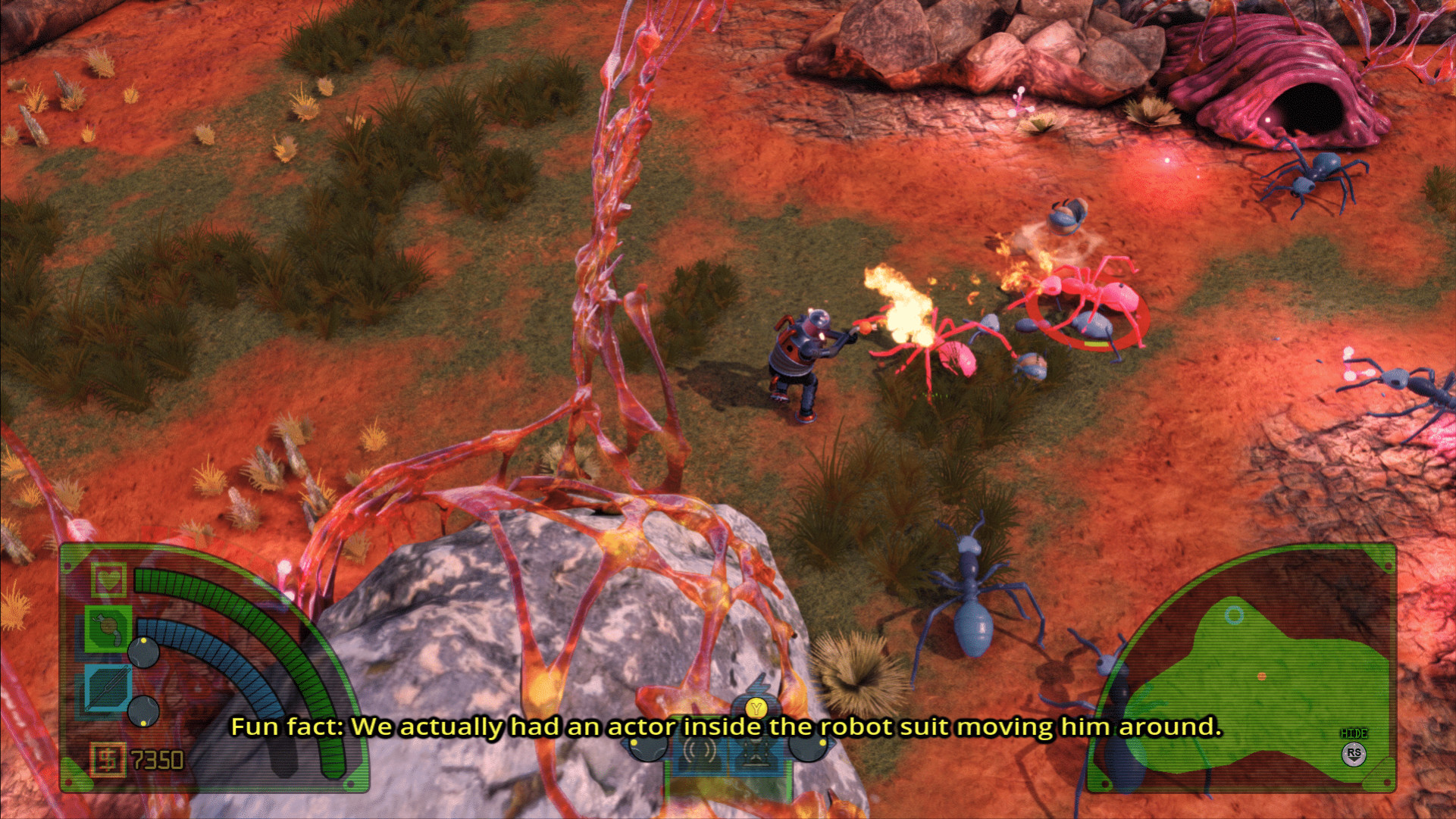Click the blue ring marker on minimap
The width and height of the screenshot is (1456, 819).
[x=1234, y=615]
